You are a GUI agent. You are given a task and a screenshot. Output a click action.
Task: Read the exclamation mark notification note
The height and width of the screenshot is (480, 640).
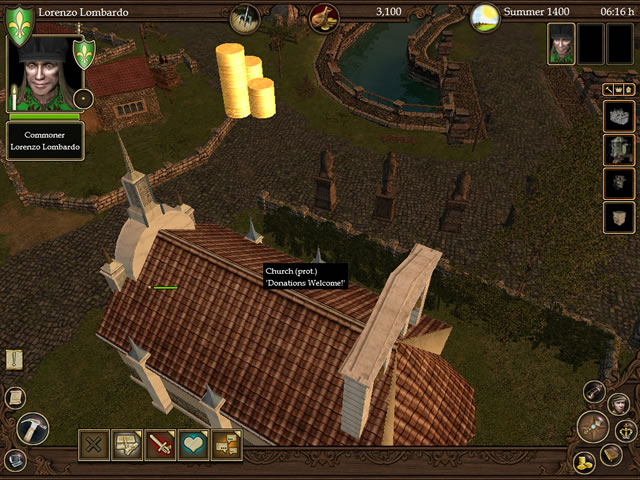(x=14, y=360)
